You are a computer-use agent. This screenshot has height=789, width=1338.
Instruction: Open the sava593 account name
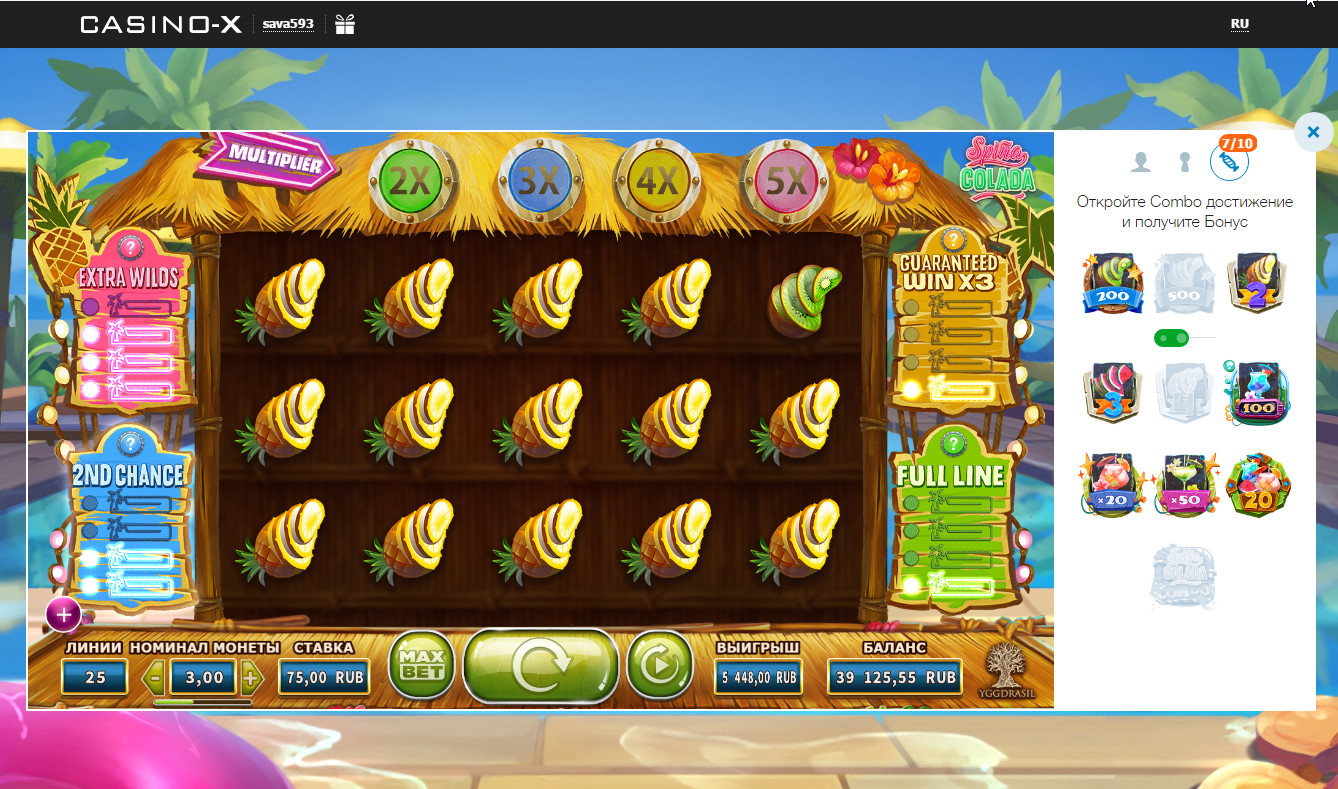click(x=288, y=25)
